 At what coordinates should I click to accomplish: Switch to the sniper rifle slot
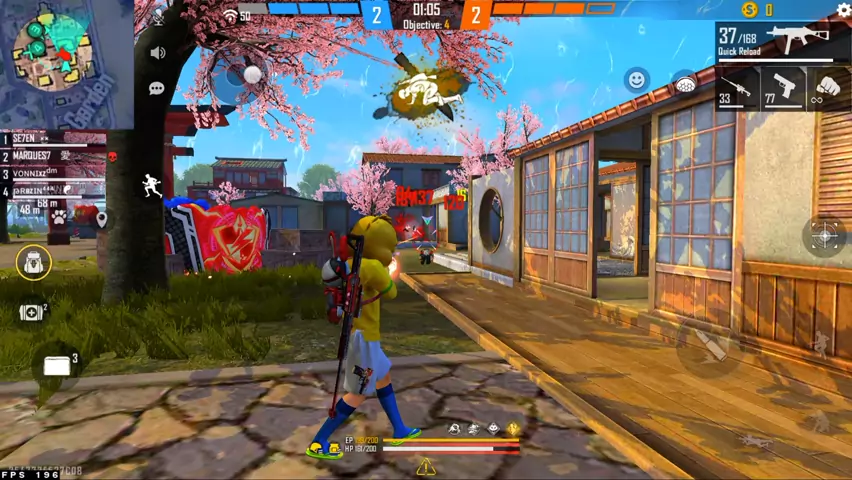click(x=737, y=88)
